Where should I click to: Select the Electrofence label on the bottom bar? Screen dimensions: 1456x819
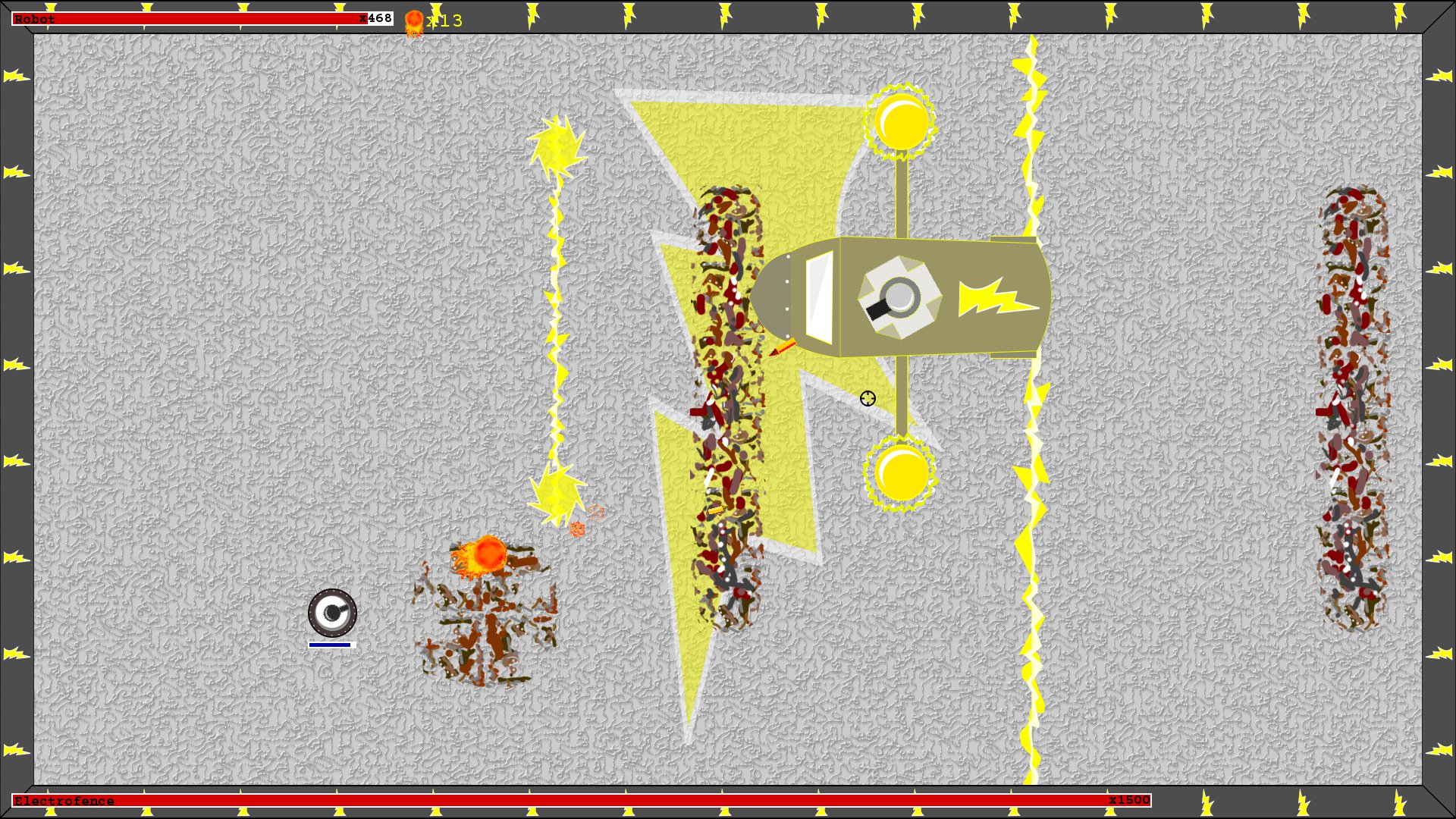tap(64, 800)
